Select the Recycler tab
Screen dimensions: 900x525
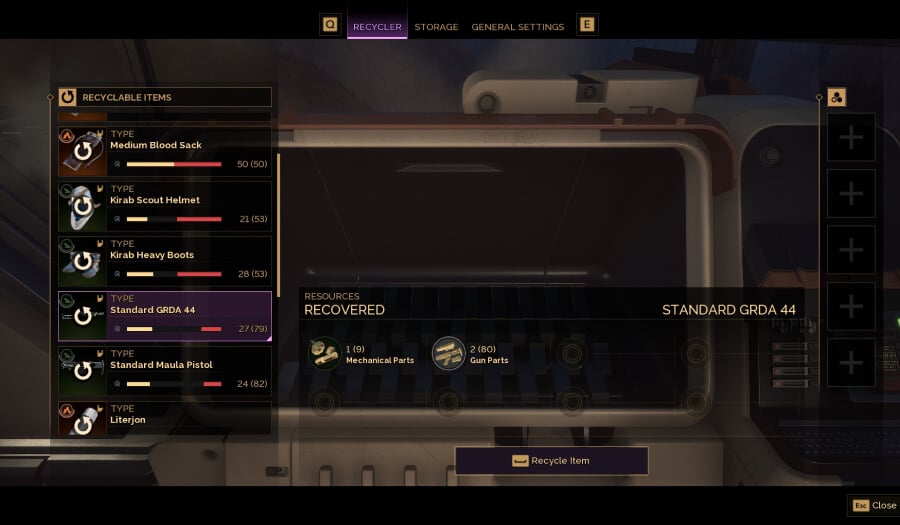pyautogui.click(x=377, y=27)
